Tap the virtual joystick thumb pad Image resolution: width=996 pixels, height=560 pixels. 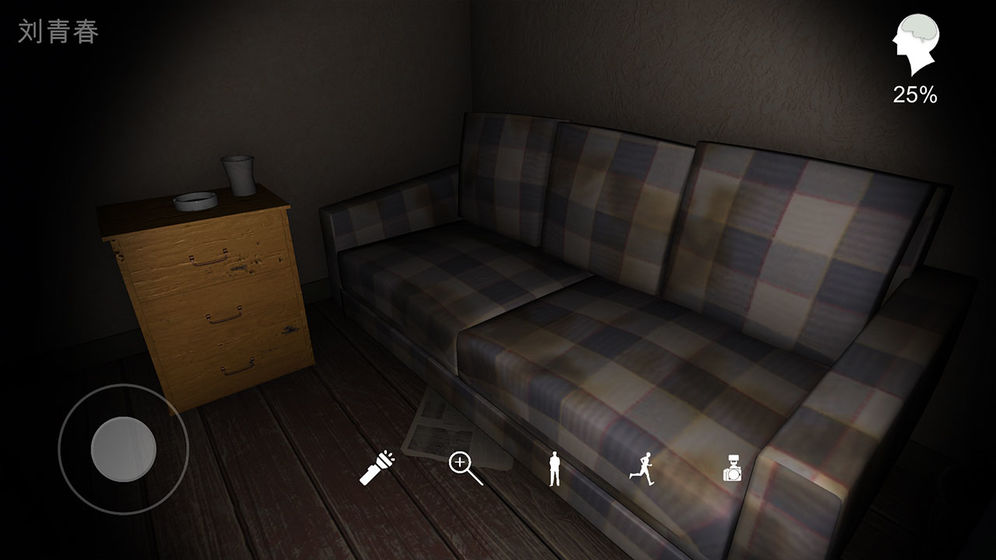point(123,447)
